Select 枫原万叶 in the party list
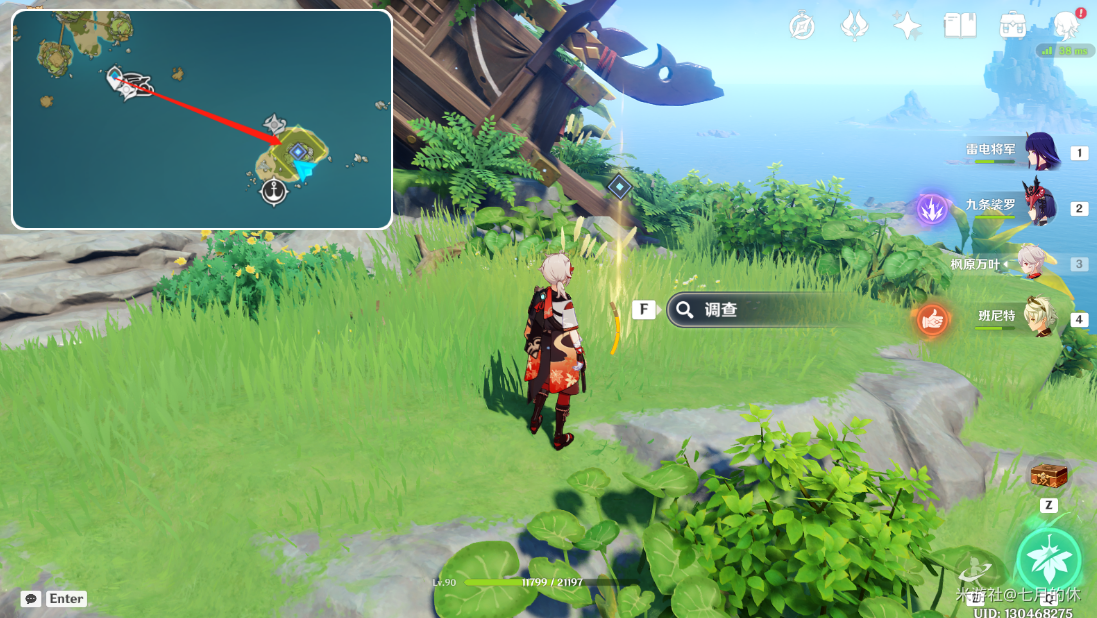The height and width of the screenshot is (618, 1097). tap(1030, 264)
